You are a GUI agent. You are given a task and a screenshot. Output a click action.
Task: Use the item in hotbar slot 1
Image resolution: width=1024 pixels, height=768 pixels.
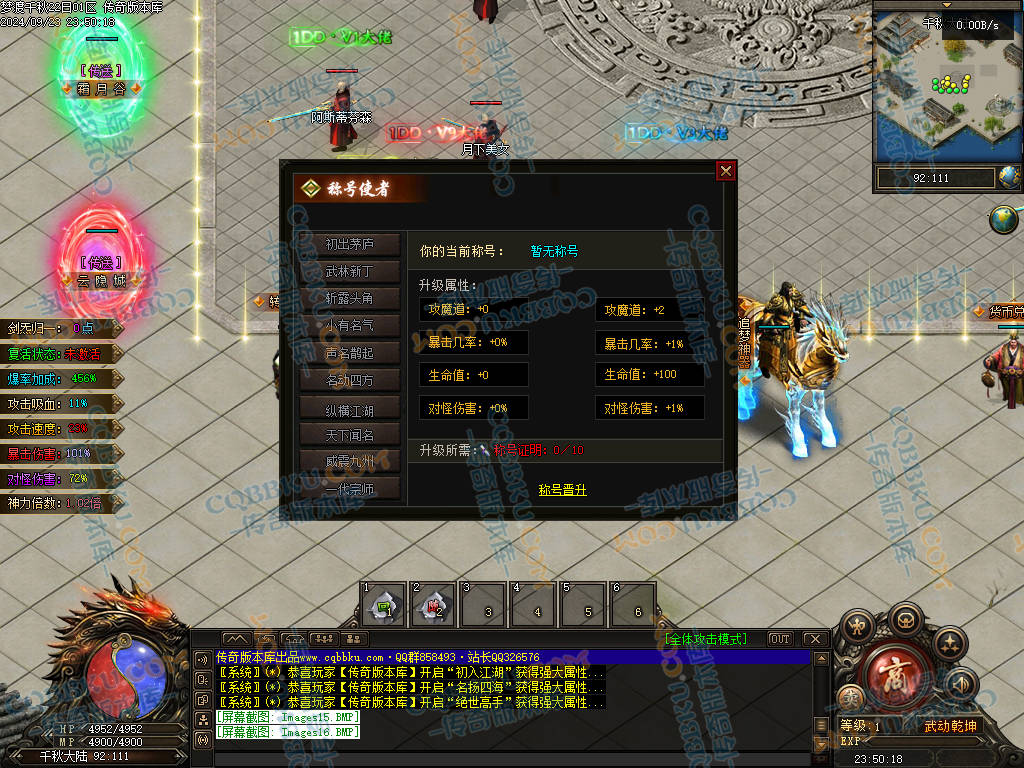[383, 604]
